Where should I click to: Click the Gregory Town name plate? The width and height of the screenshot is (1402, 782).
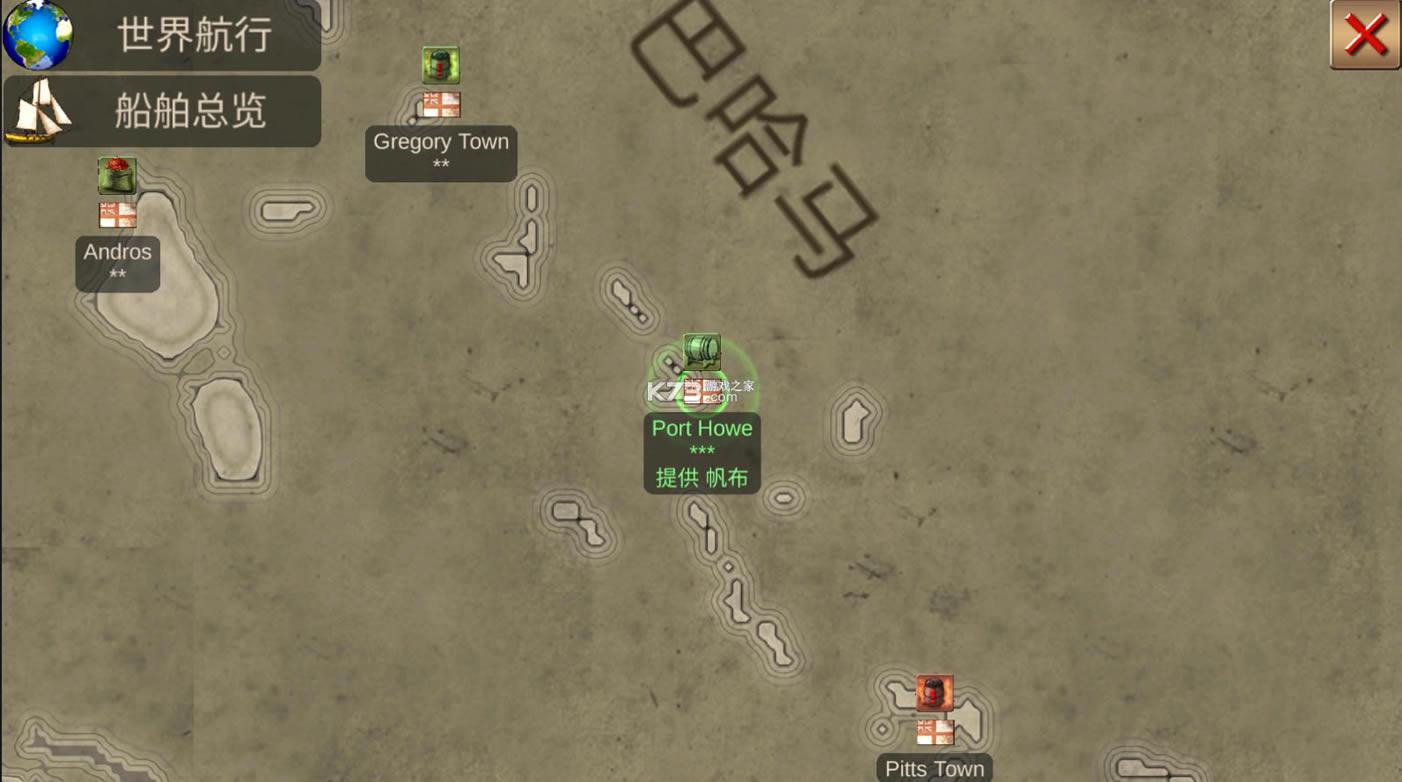[441, 142]
